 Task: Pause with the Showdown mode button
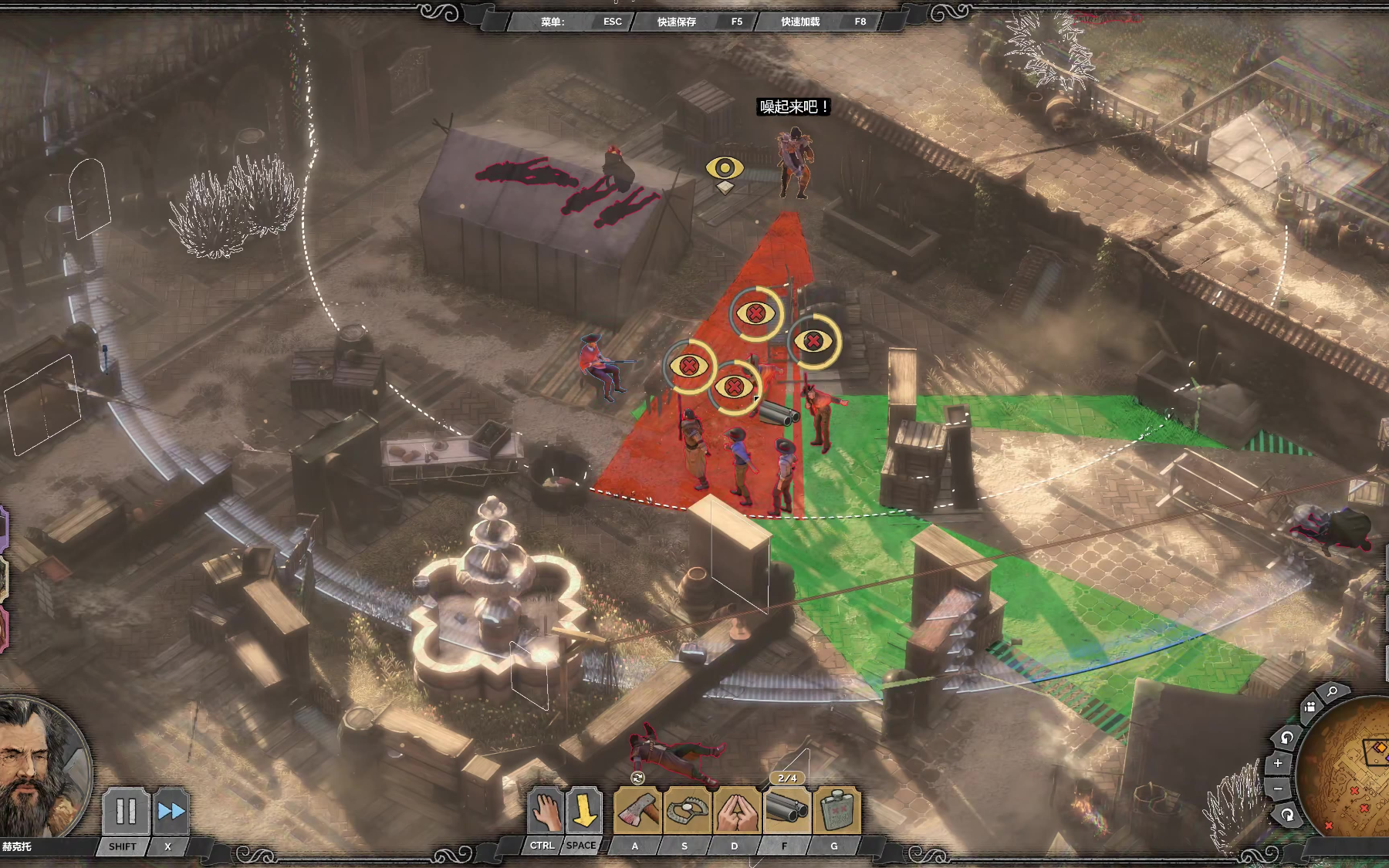(125, 812)
